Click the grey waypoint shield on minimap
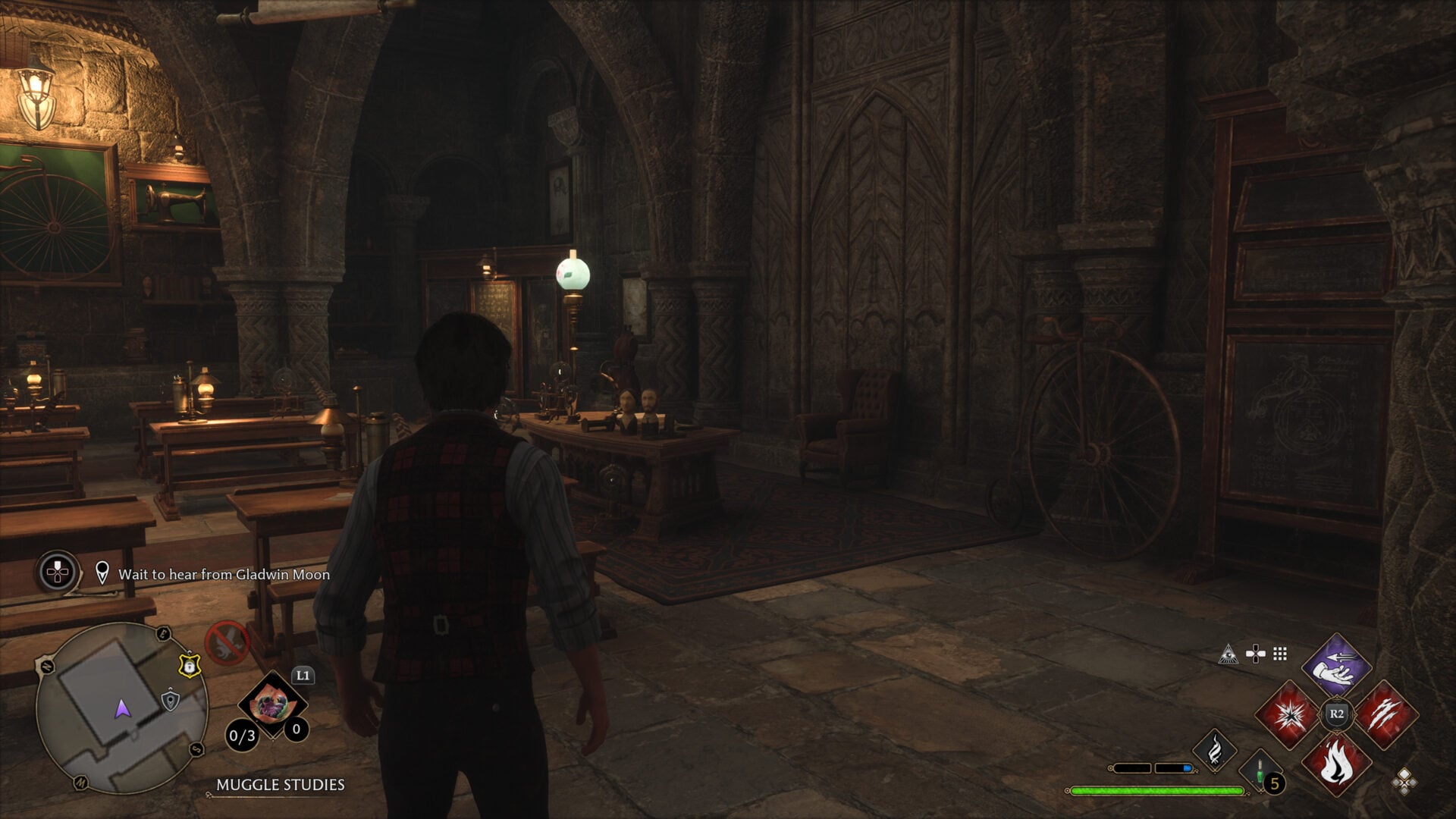Viewport: 1456px width, 819px height. [171, 700]
